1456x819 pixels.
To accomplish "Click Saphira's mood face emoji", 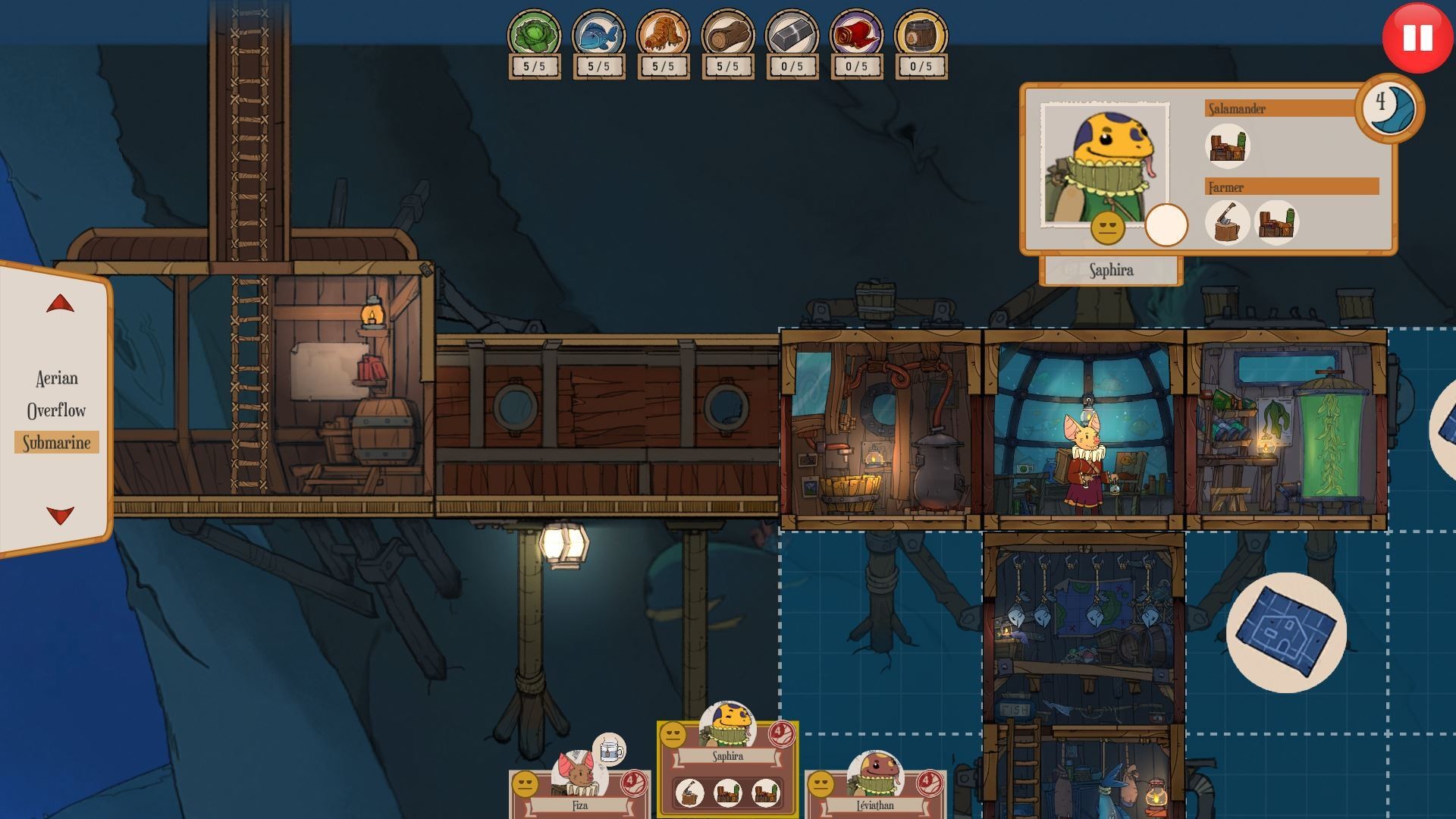I will pos(1109,227).
